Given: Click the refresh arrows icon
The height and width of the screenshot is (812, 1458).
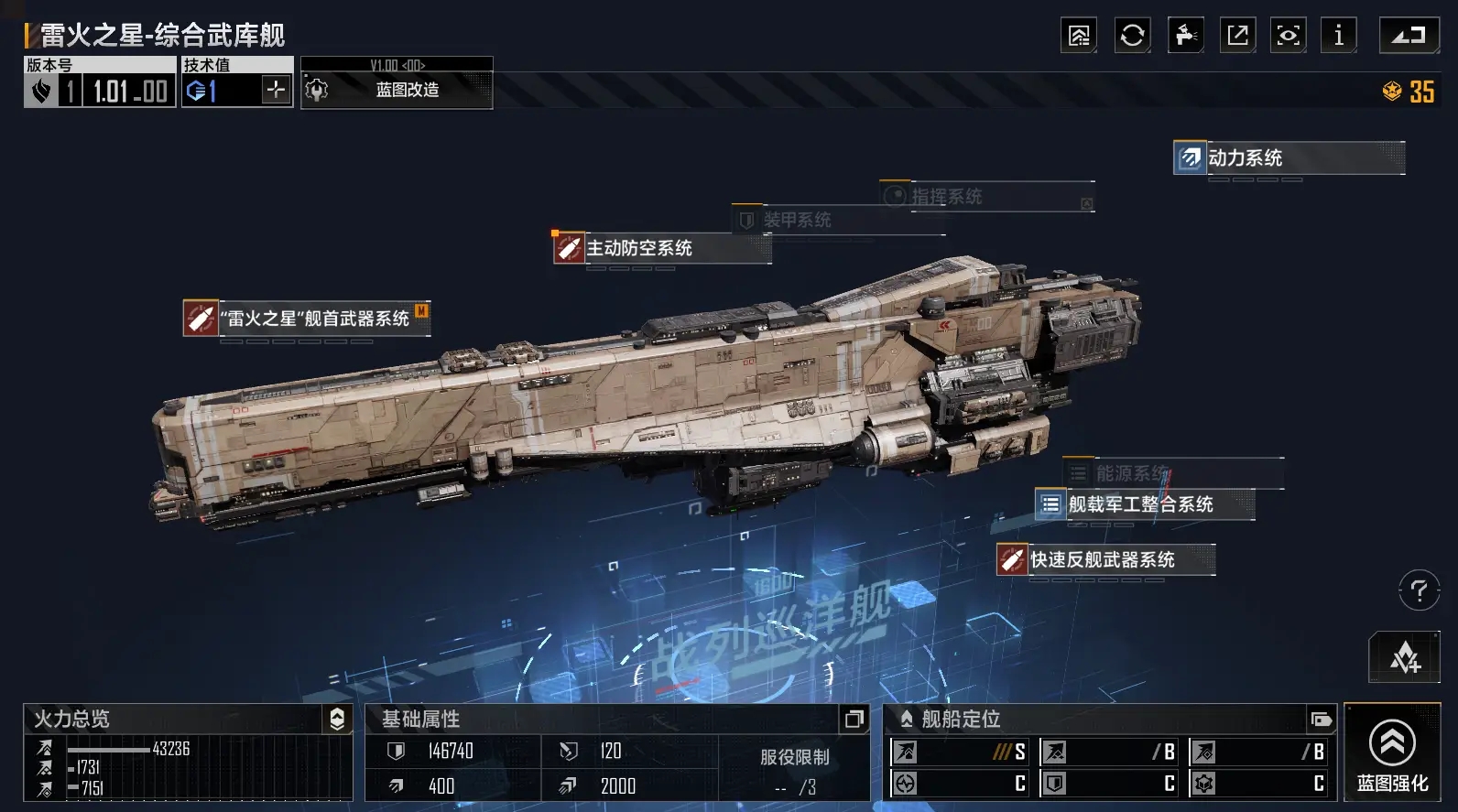Looking at the screenshot, I should pos(1132,36).
